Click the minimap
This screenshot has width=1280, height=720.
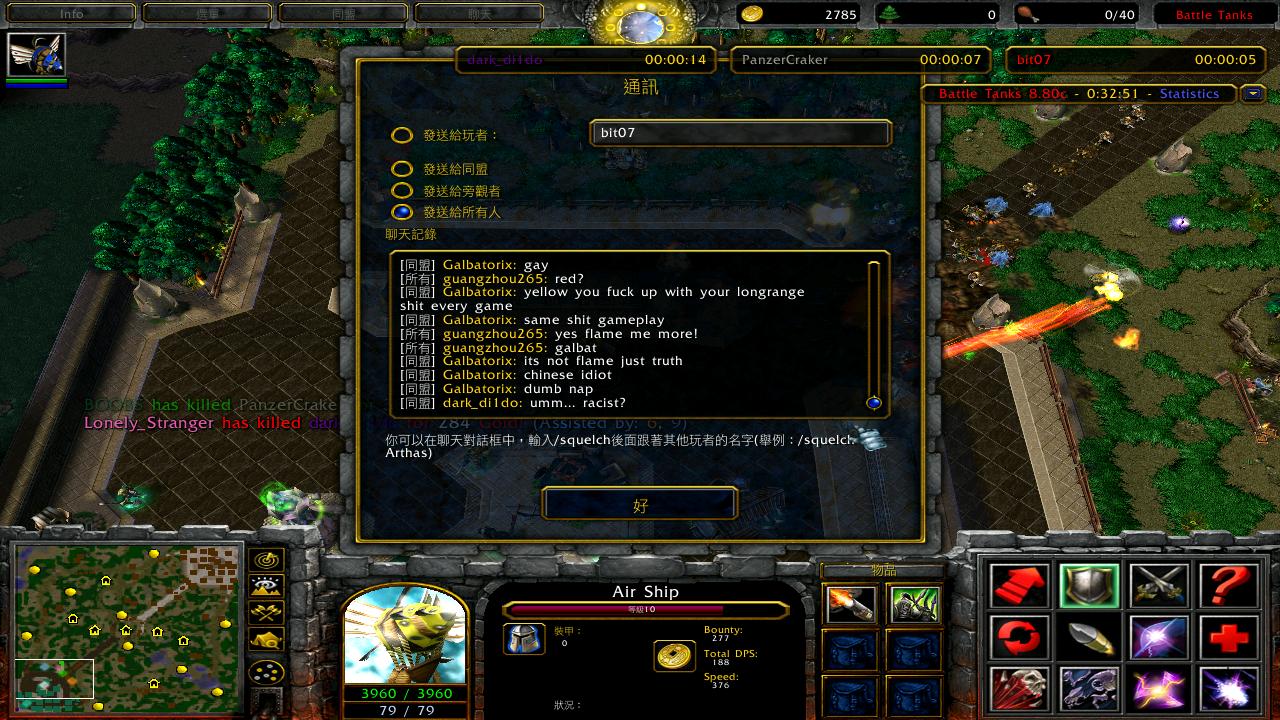[x=128, y=628]
